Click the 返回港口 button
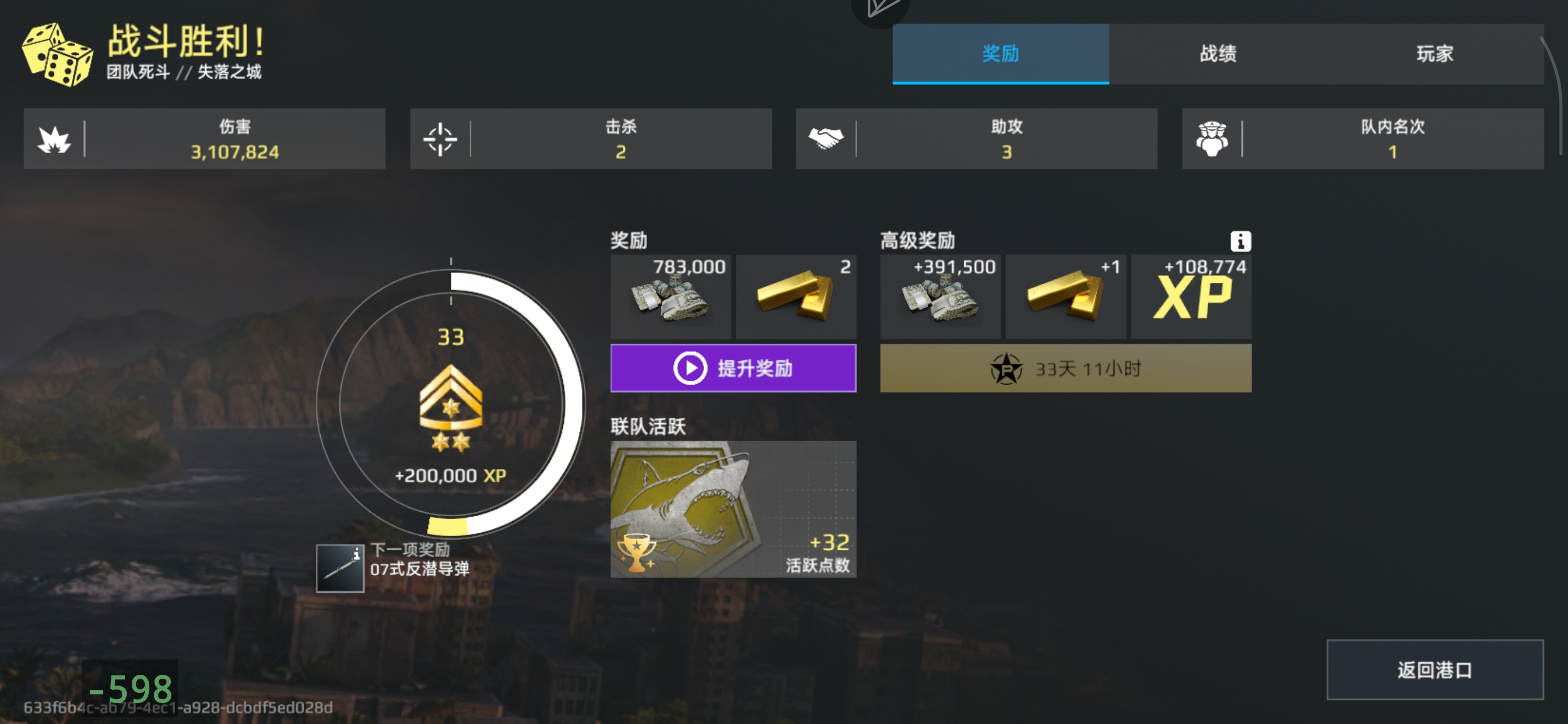1568x724 pixels. [x=1435, y=670]
